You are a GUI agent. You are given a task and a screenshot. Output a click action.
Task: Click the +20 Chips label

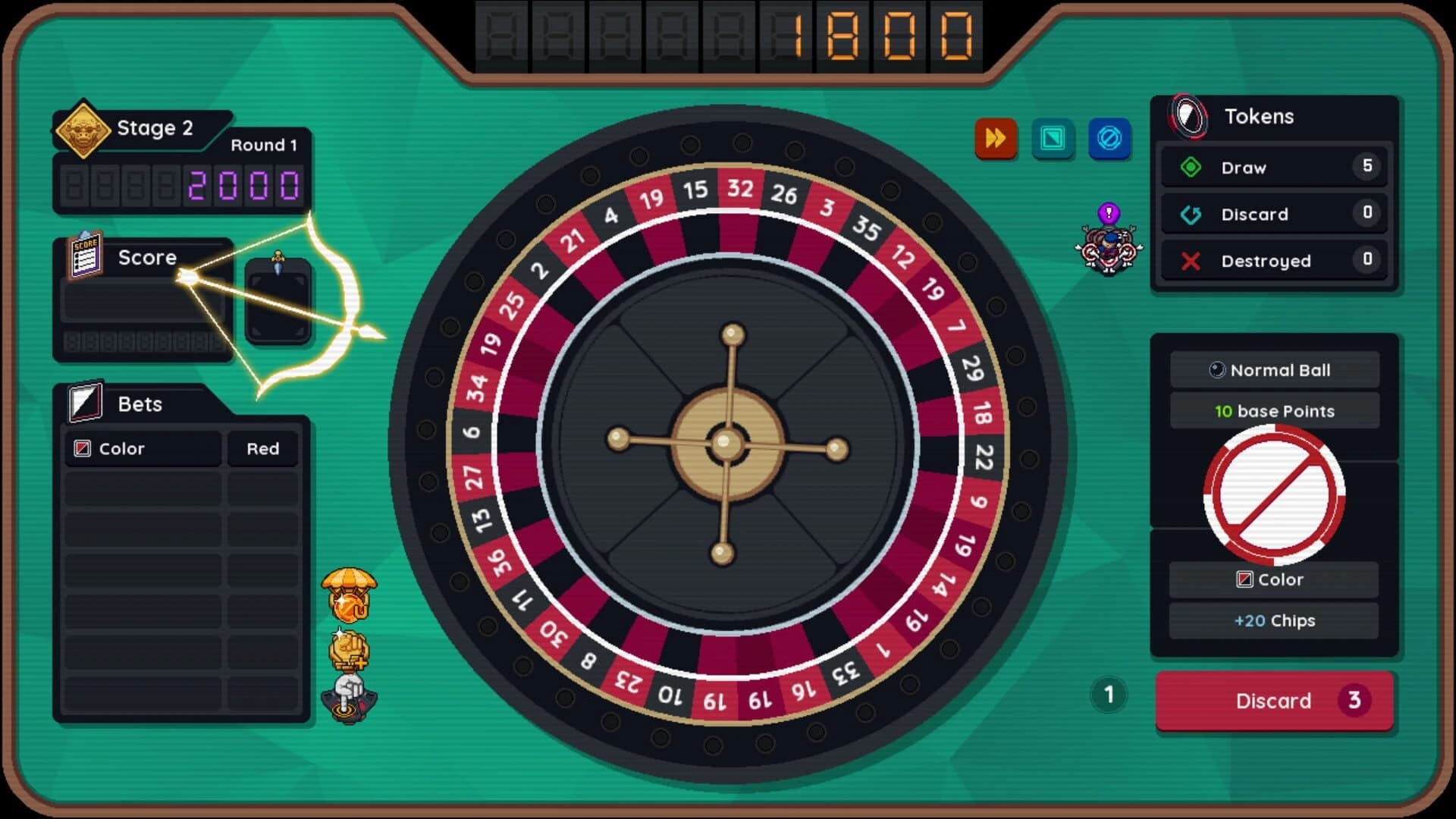point(1273,620)
